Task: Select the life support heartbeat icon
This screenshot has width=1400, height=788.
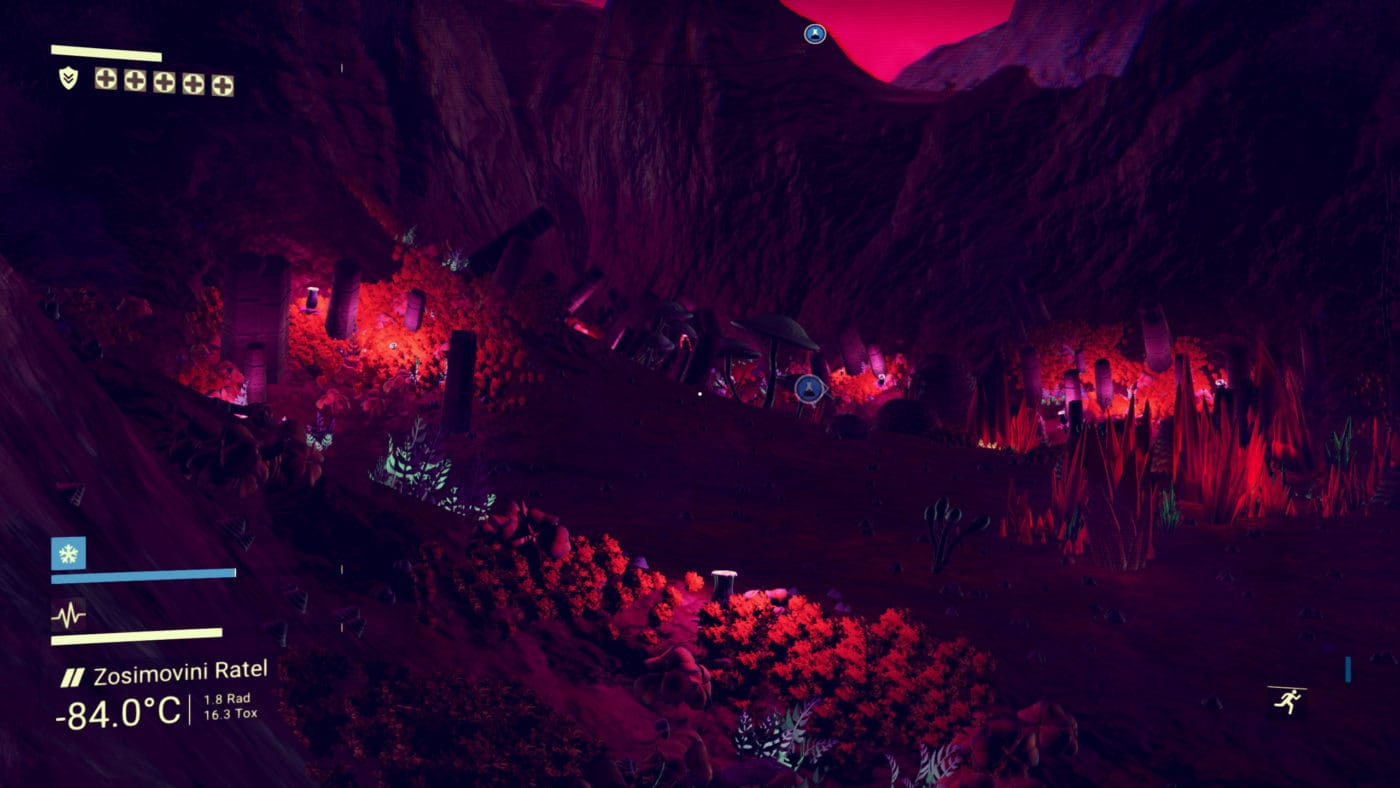Action: point(68,614)
